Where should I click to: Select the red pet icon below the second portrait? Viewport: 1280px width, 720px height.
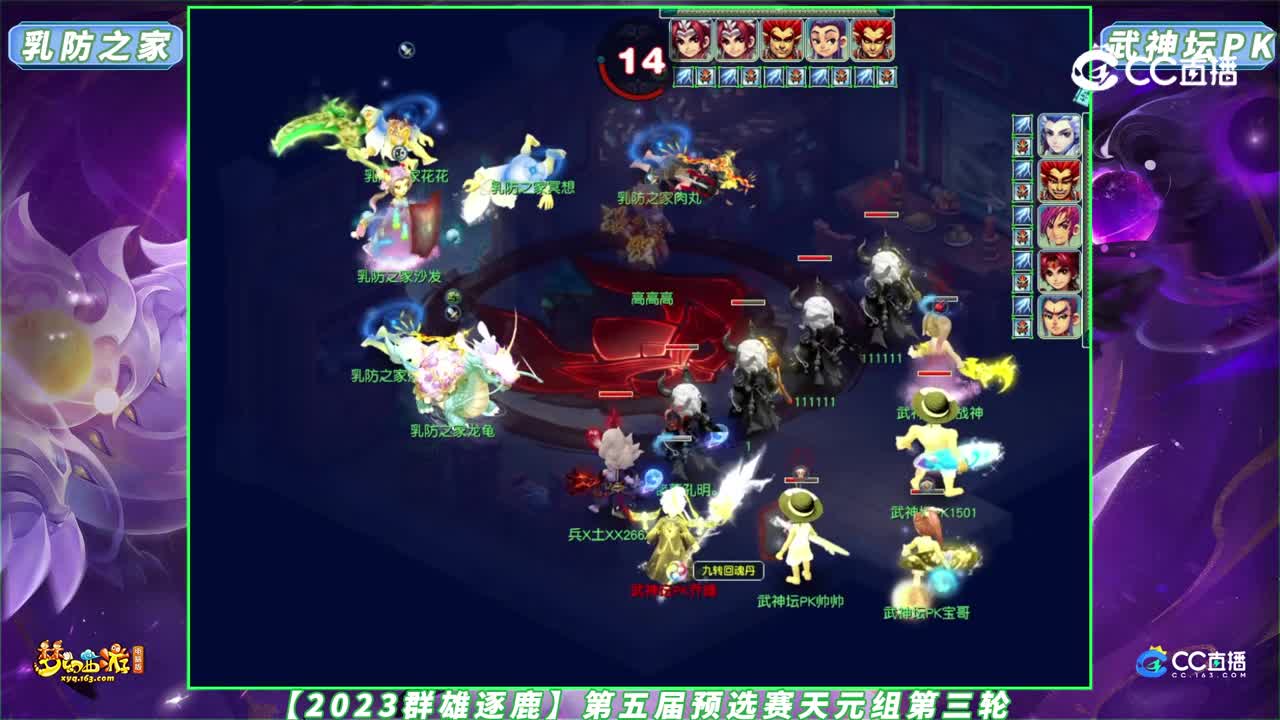click(749, 75)
